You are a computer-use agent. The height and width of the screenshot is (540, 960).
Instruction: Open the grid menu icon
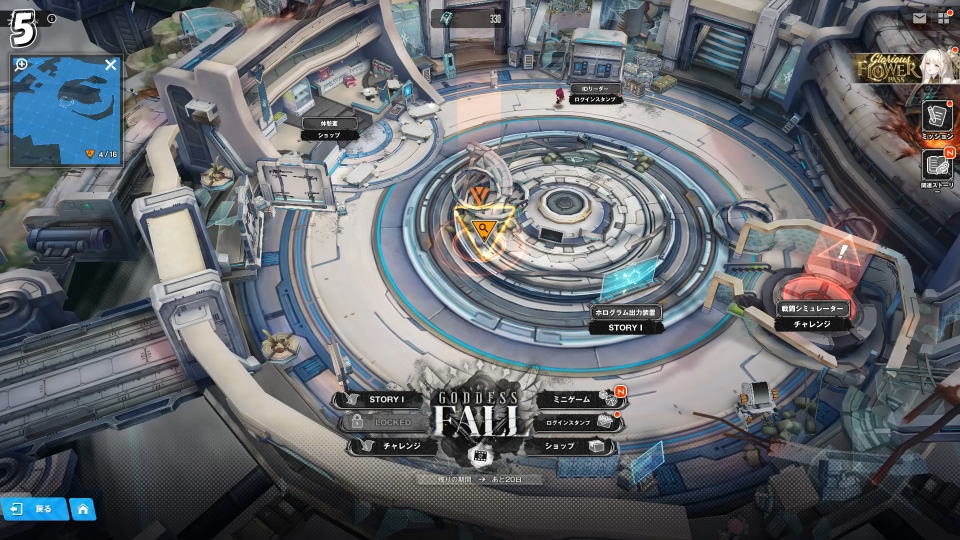click(943, 17)
